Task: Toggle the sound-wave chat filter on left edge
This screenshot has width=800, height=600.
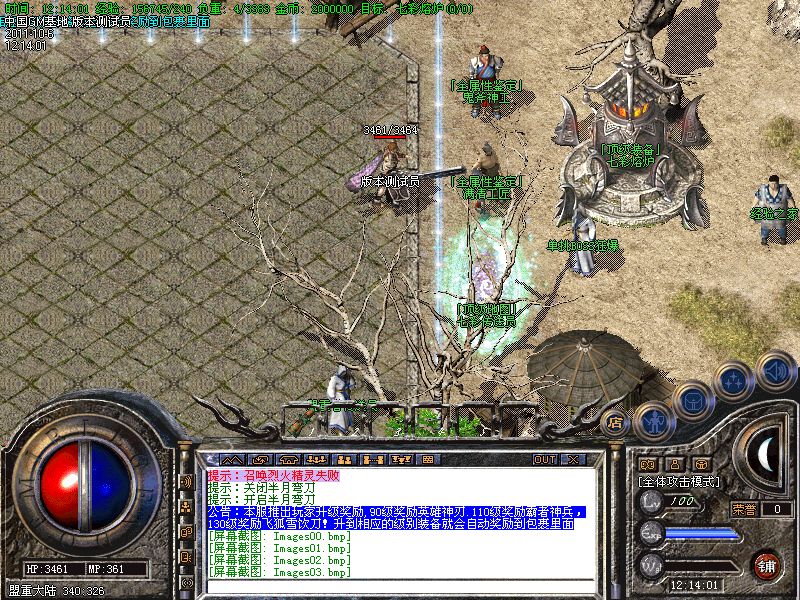Action: coord(186,482)
